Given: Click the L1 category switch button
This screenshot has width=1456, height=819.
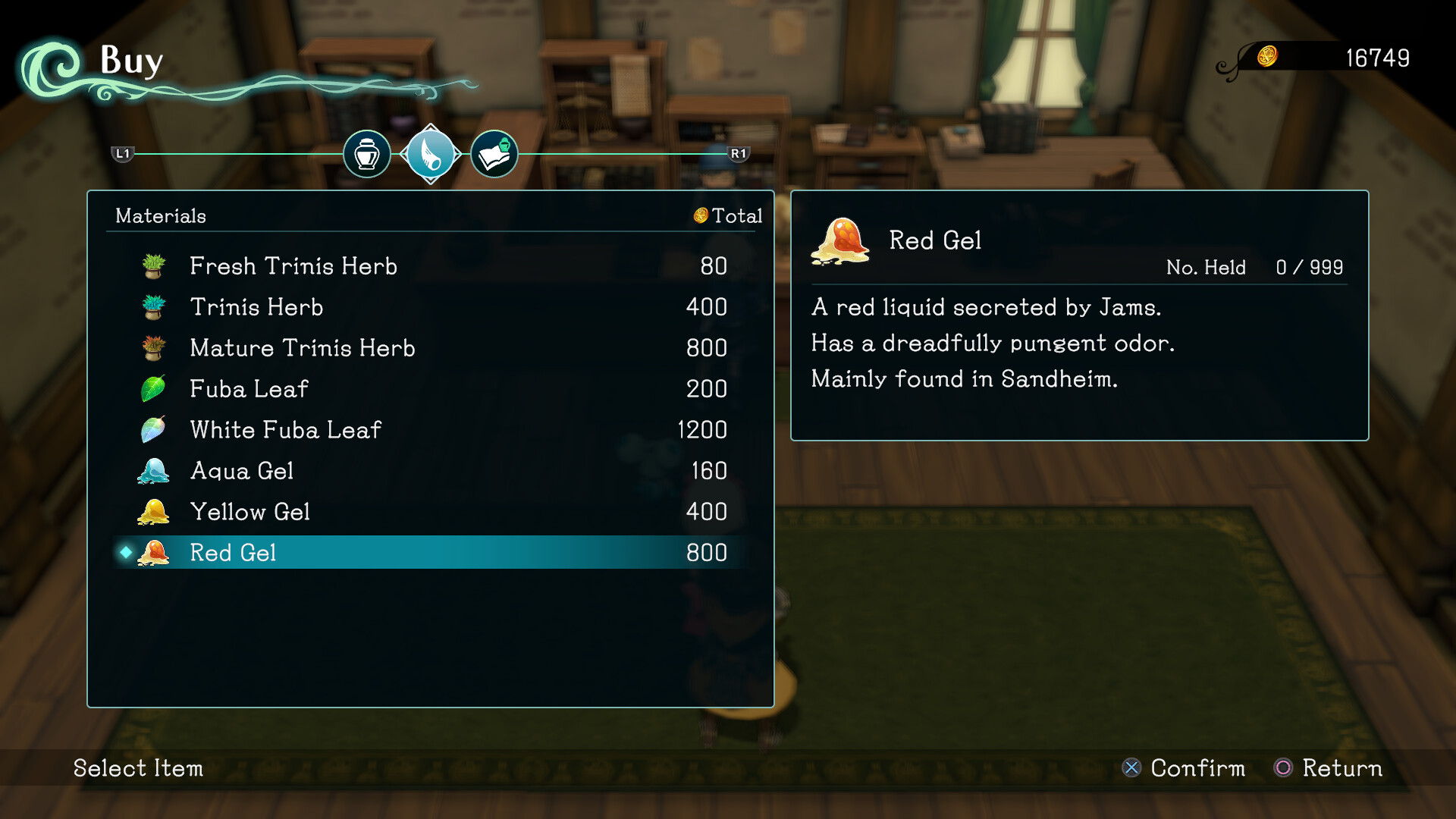Looking at the screenshot, I should (121, 154).
